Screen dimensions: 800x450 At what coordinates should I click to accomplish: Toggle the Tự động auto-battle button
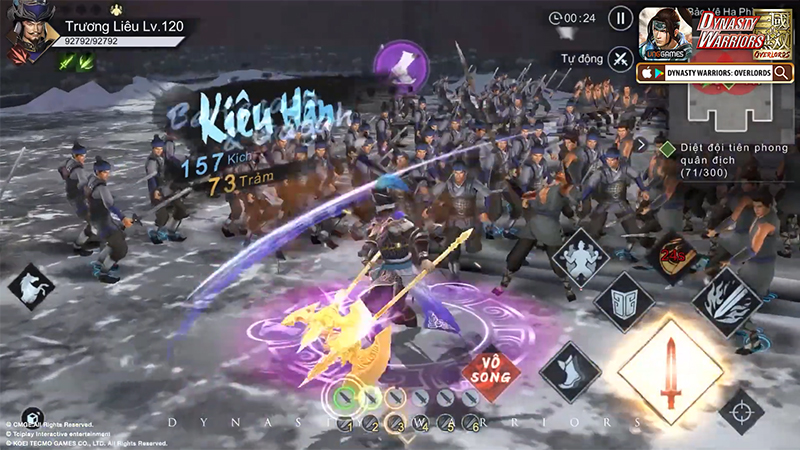tap(621, 59)
